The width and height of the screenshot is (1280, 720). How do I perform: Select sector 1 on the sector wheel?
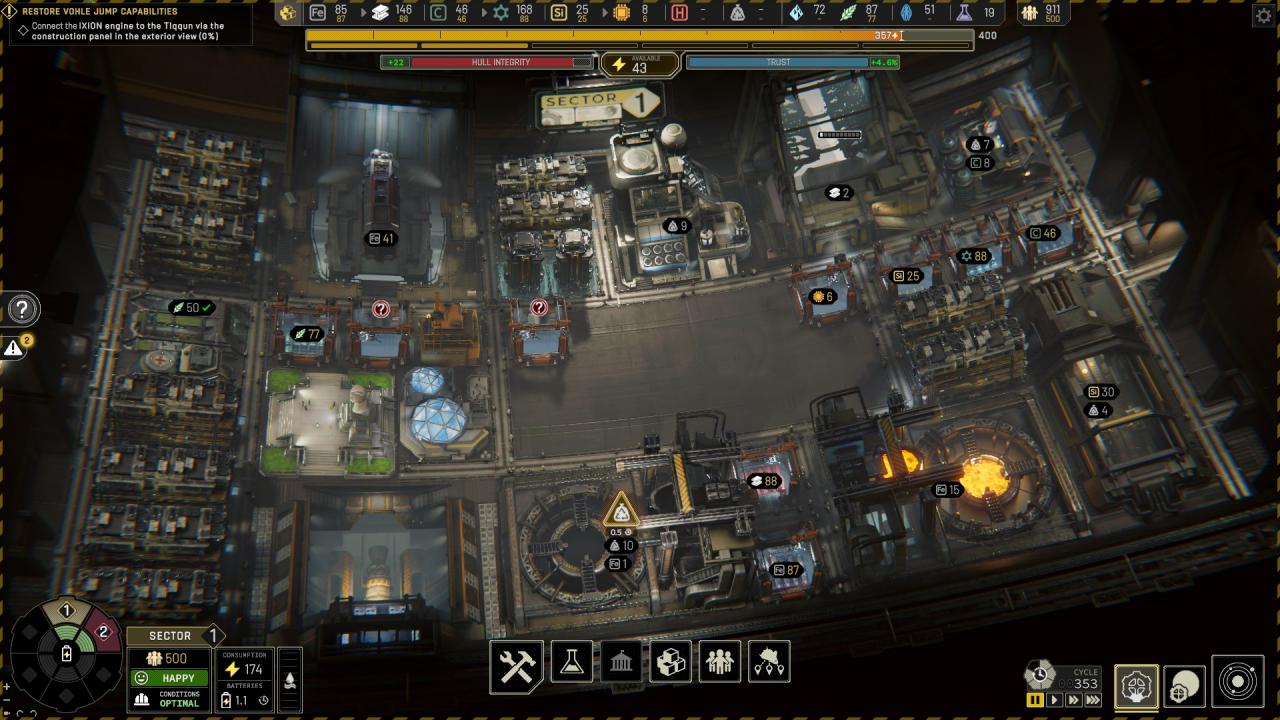67,611
